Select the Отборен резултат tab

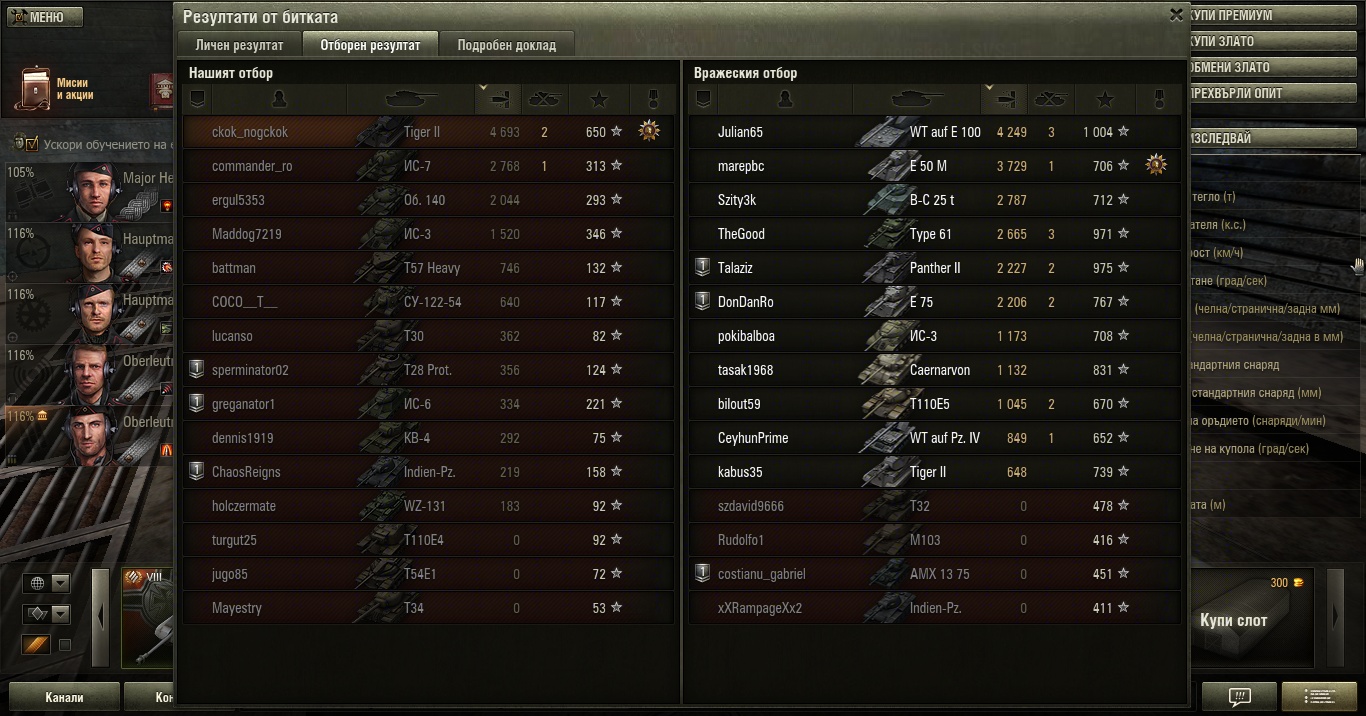(x=371, y=45)
